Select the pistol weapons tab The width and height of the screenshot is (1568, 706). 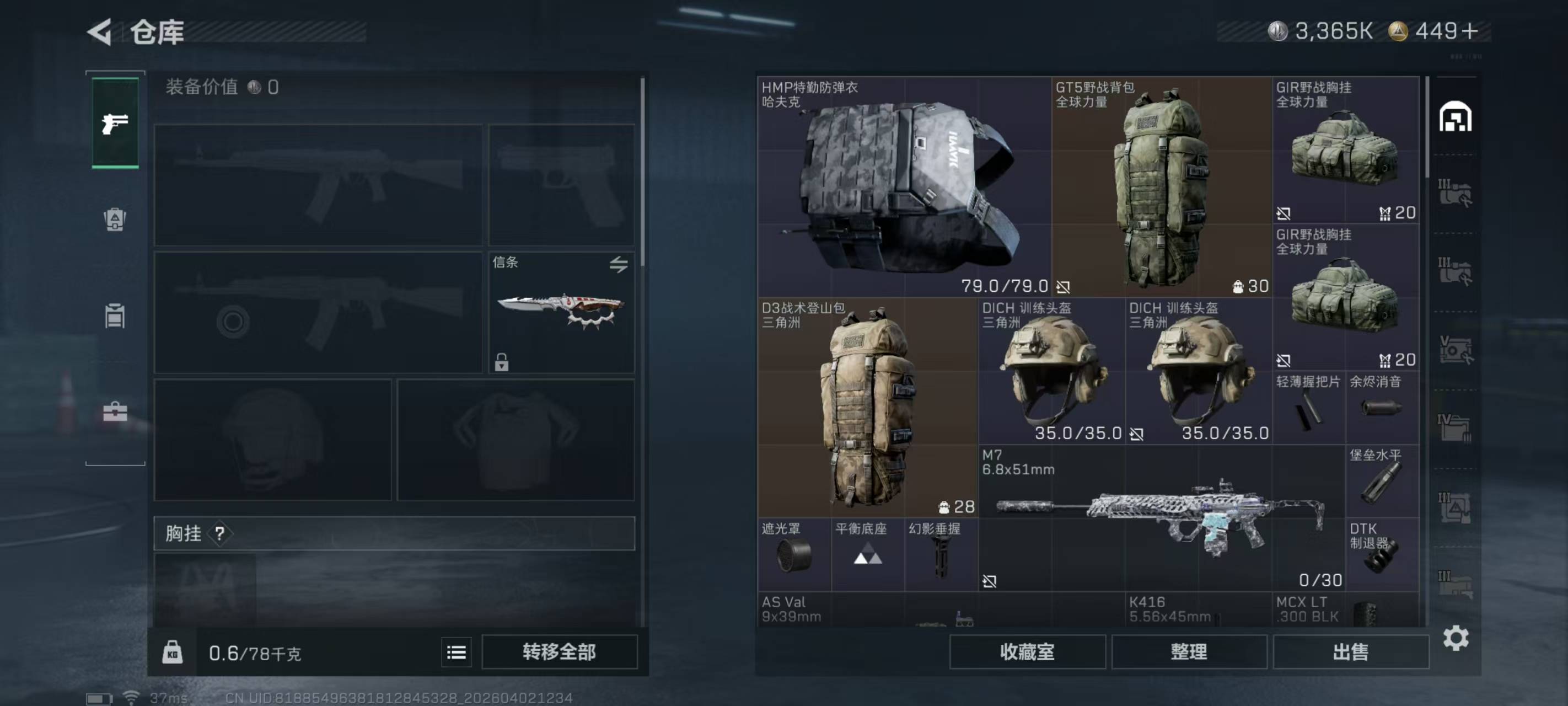[x=115, y=123]
